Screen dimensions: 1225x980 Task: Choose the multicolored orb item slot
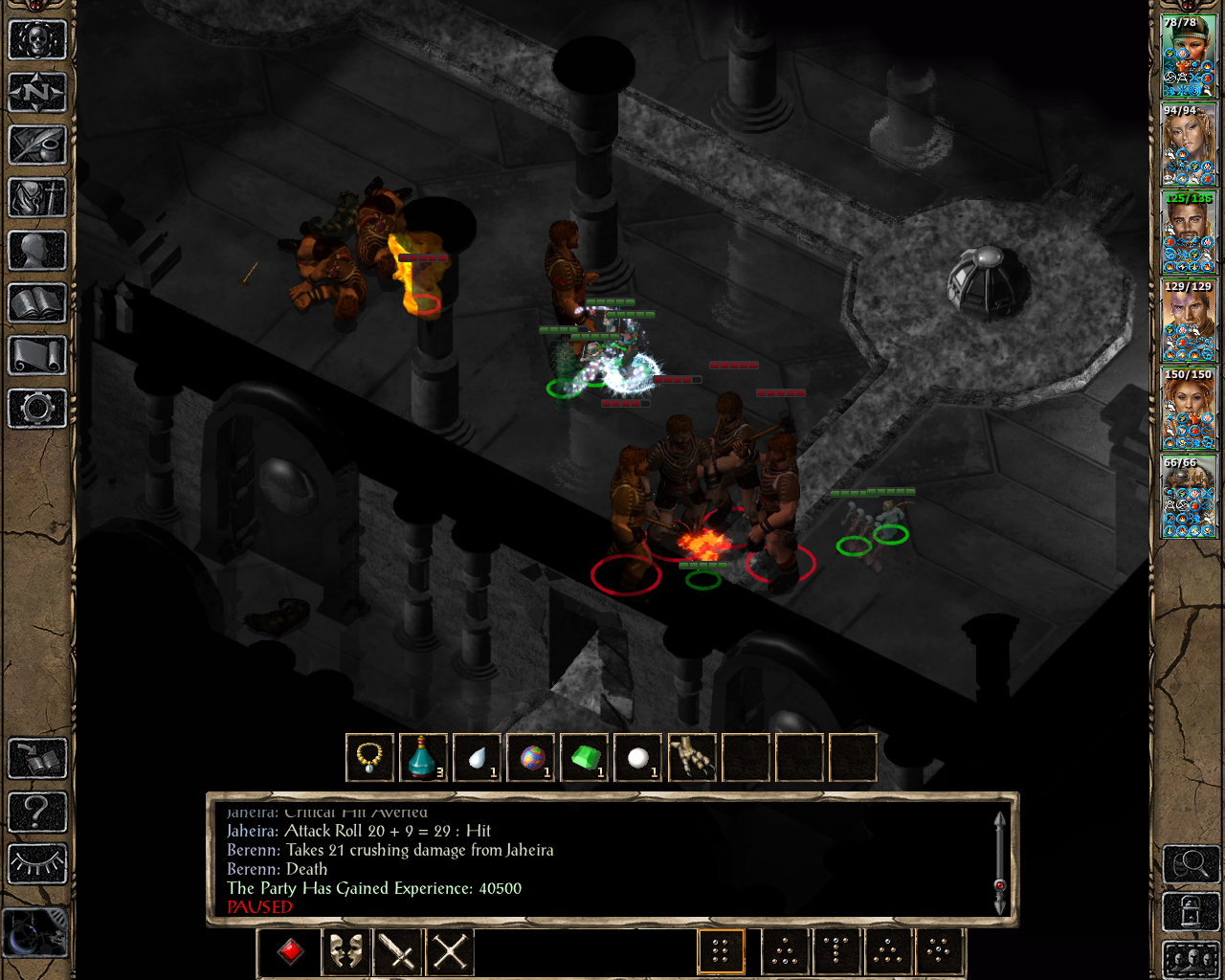(530, 758)
